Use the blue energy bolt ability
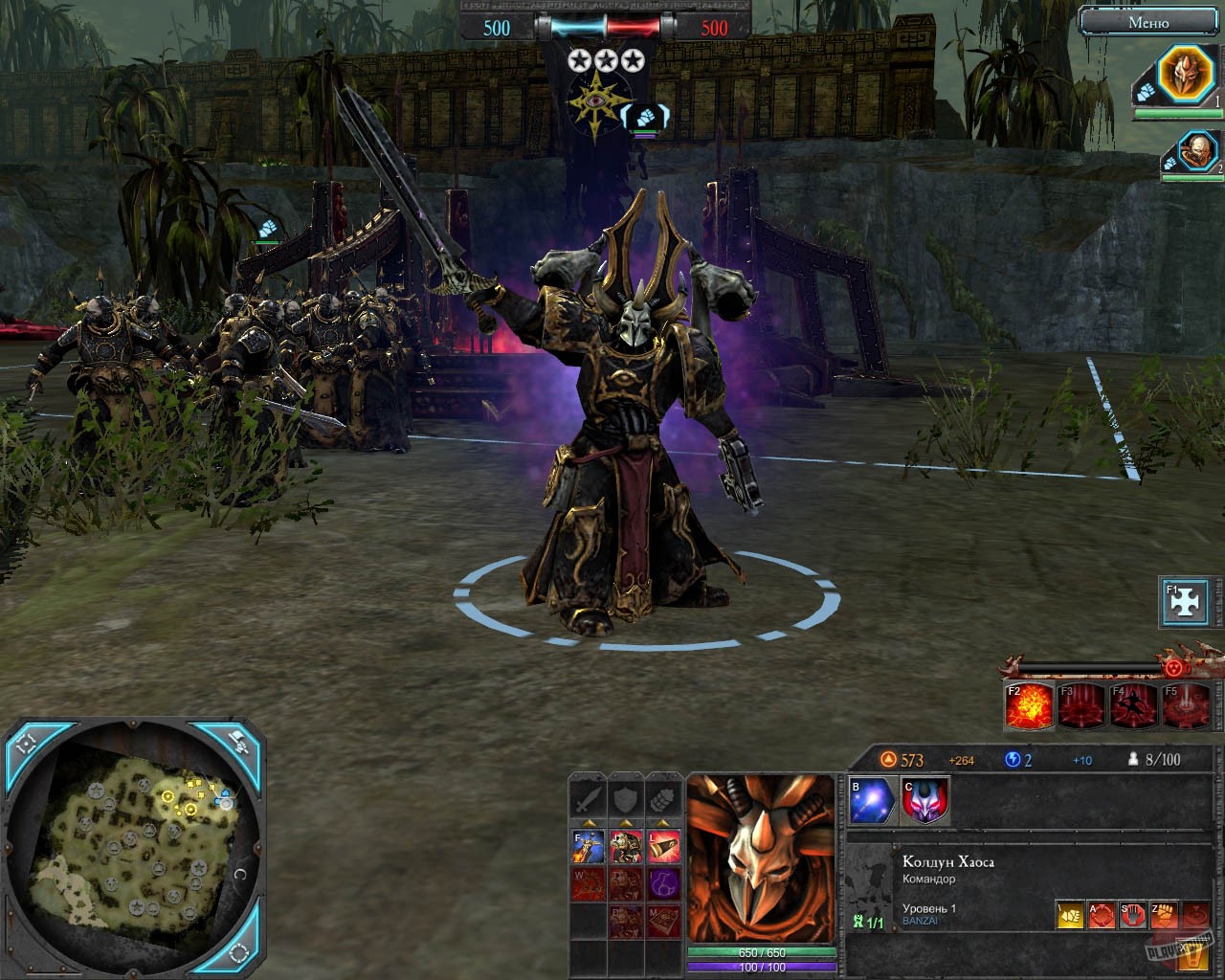The height and width of the screenshot is (980, 1225). click(x=872, y=800)
